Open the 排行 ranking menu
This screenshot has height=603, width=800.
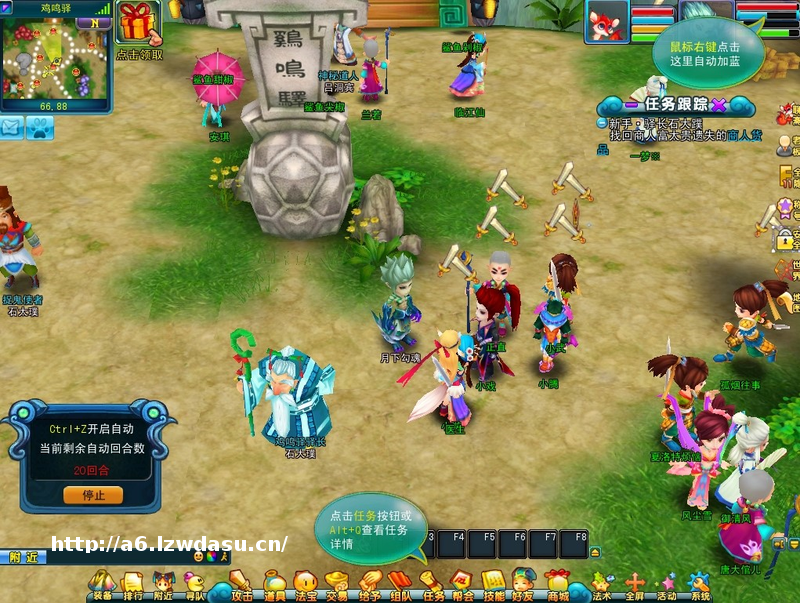tap(132, 583)
